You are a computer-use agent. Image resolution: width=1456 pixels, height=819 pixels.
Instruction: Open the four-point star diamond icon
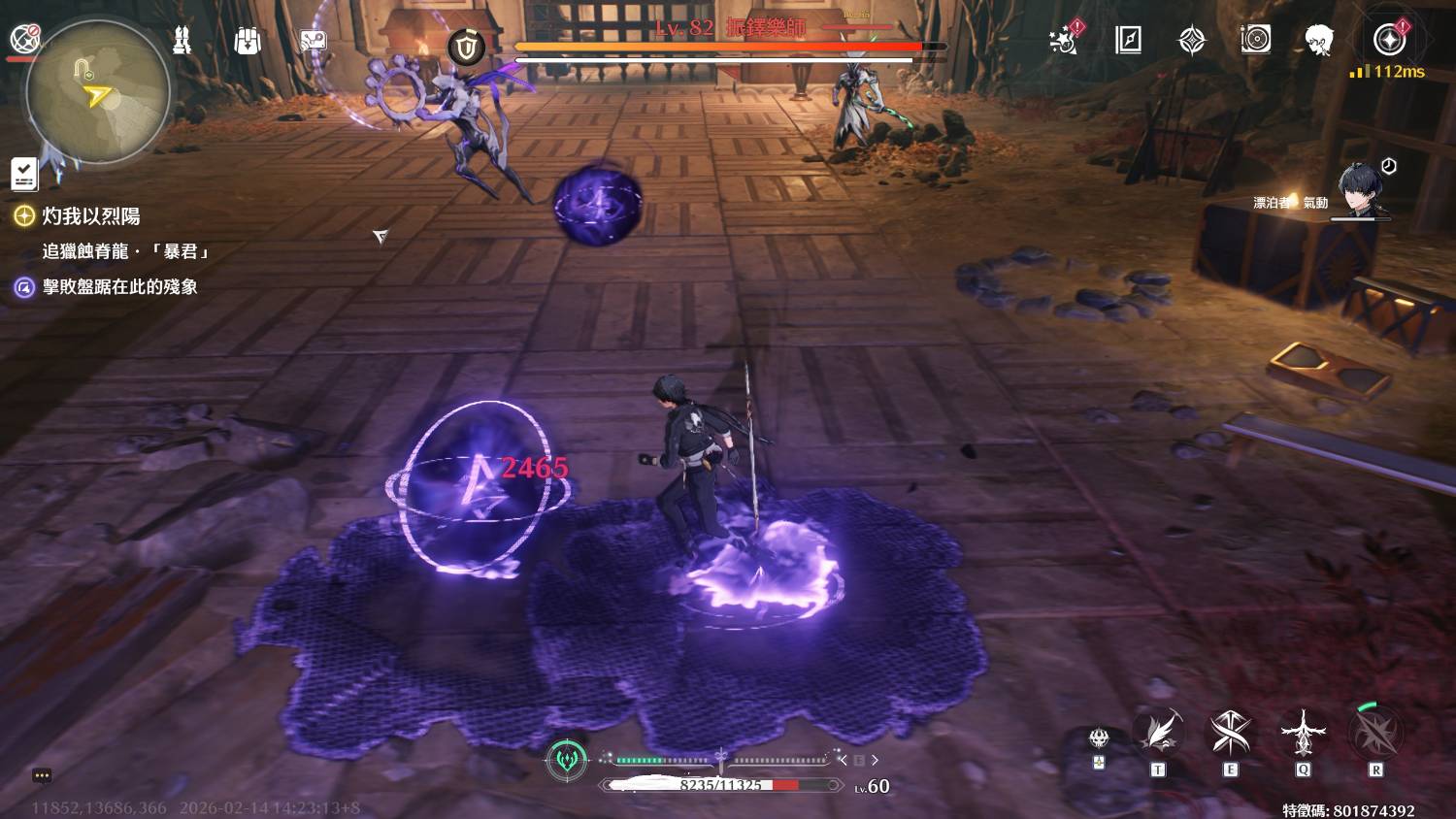tap(1192, 41)
